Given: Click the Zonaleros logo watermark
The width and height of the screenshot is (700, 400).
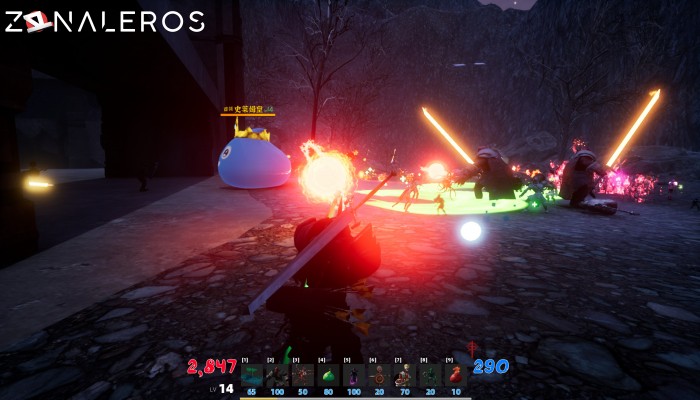Looking at the screenshot, I should [x=105, y=22].
